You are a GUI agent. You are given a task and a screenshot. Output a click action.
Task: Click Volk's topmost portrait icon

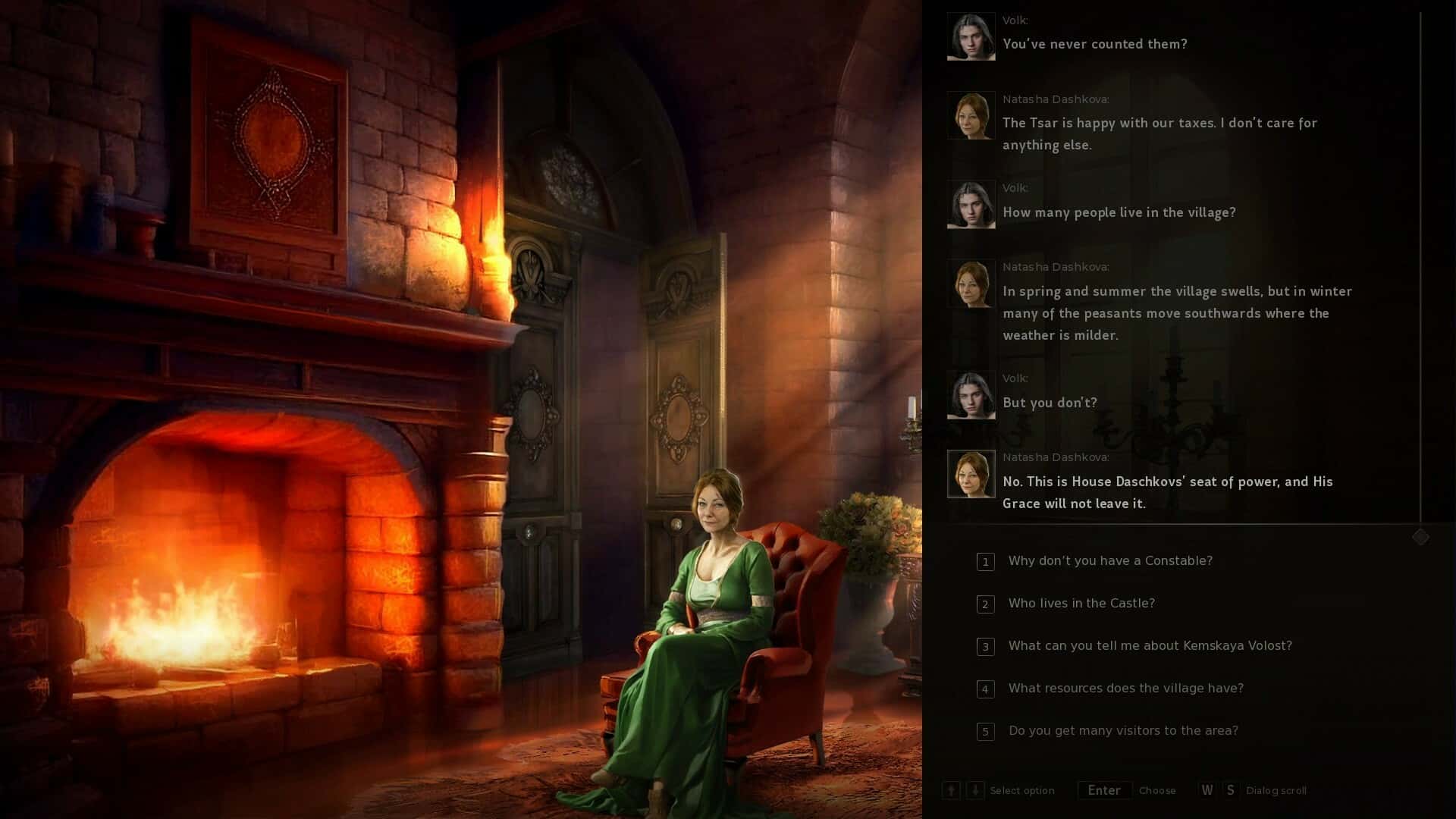coord(971,36)
